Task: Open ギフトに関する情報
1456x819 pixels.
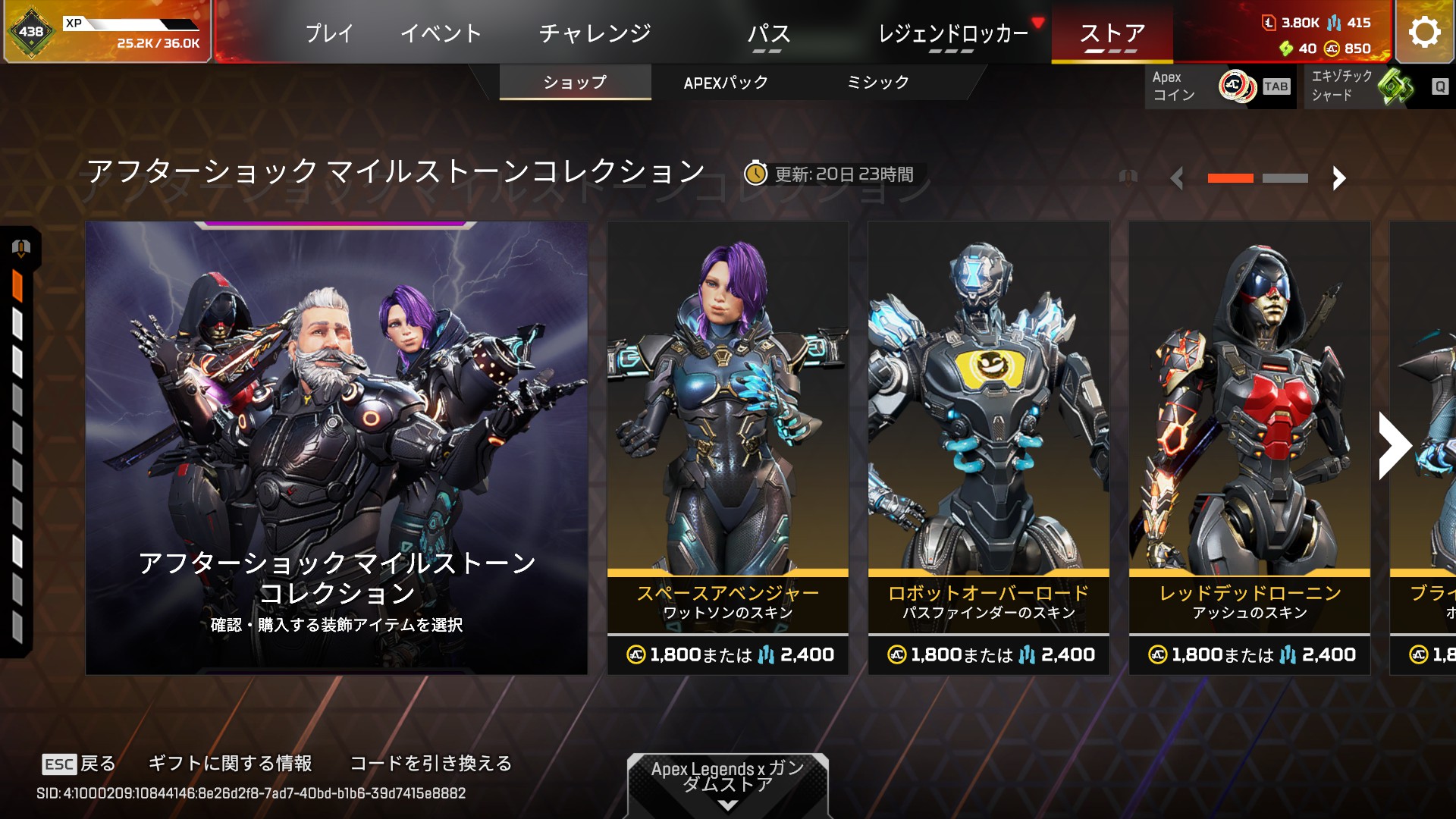Action: 230,763
